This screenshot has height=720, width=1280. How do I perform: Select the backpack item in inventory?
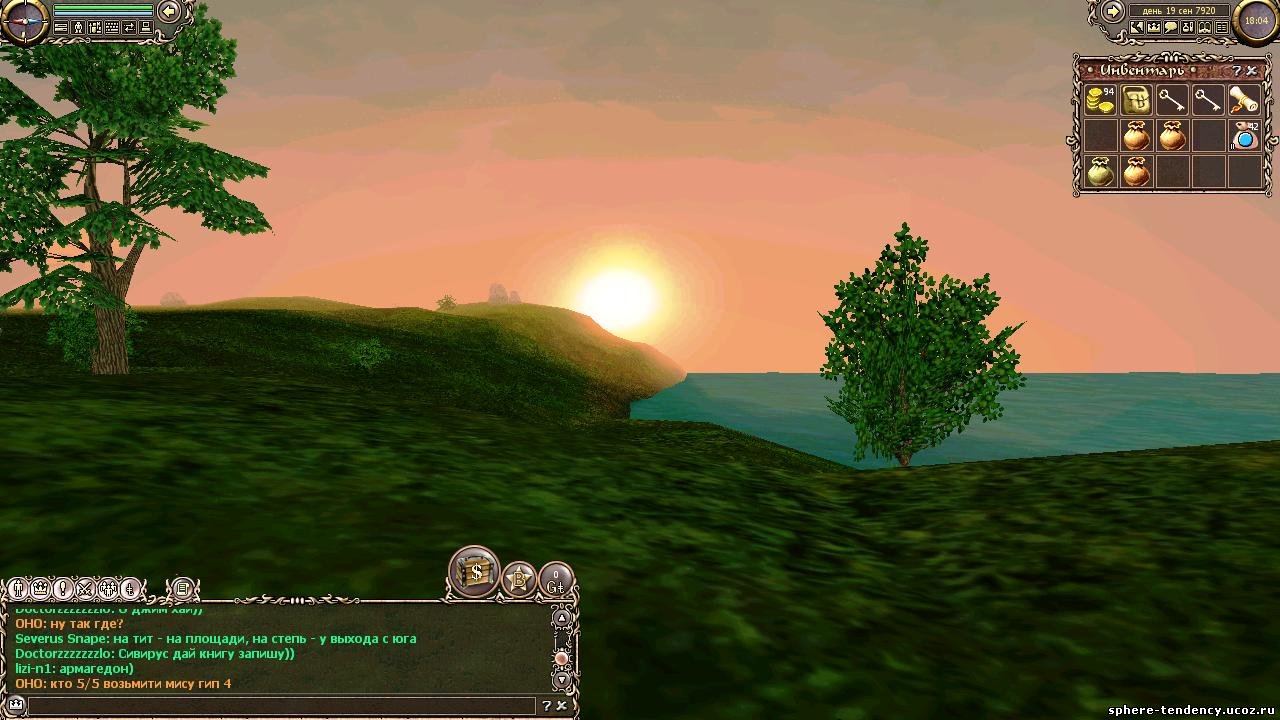click(1136, 100)
